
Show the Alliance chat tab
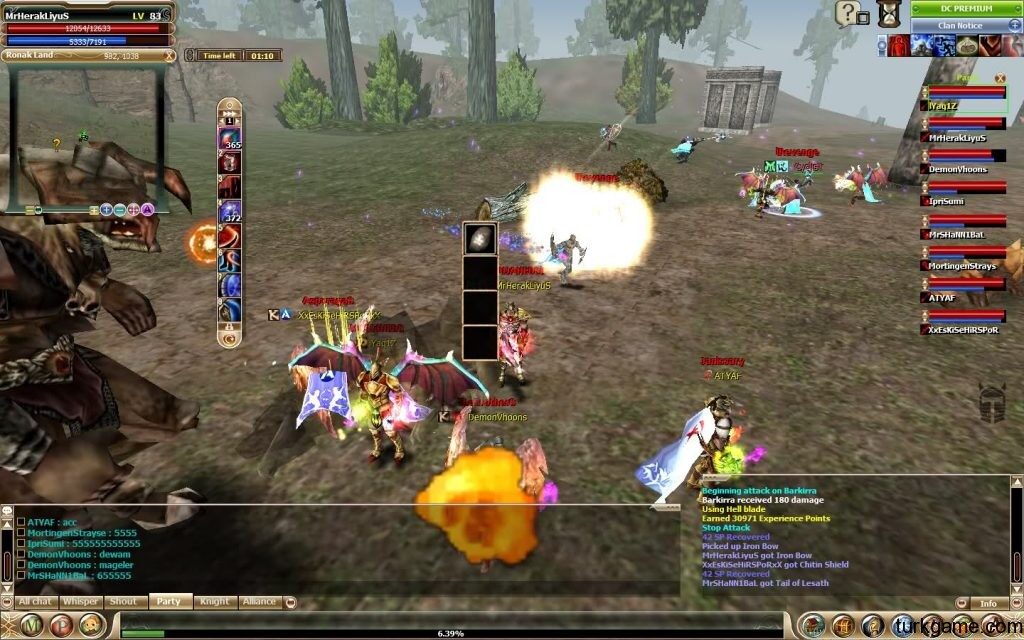(258, 602)
